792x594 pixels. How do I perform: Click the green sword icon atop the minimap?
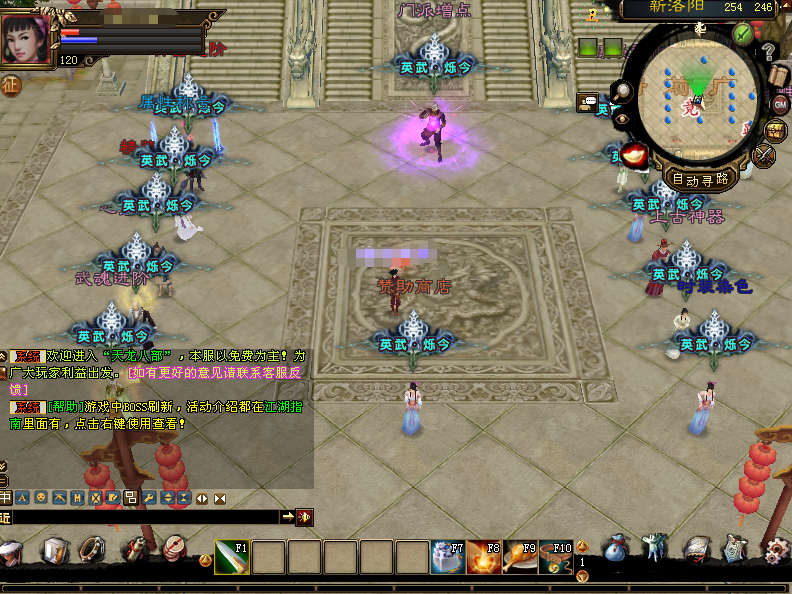click(742, 34)
